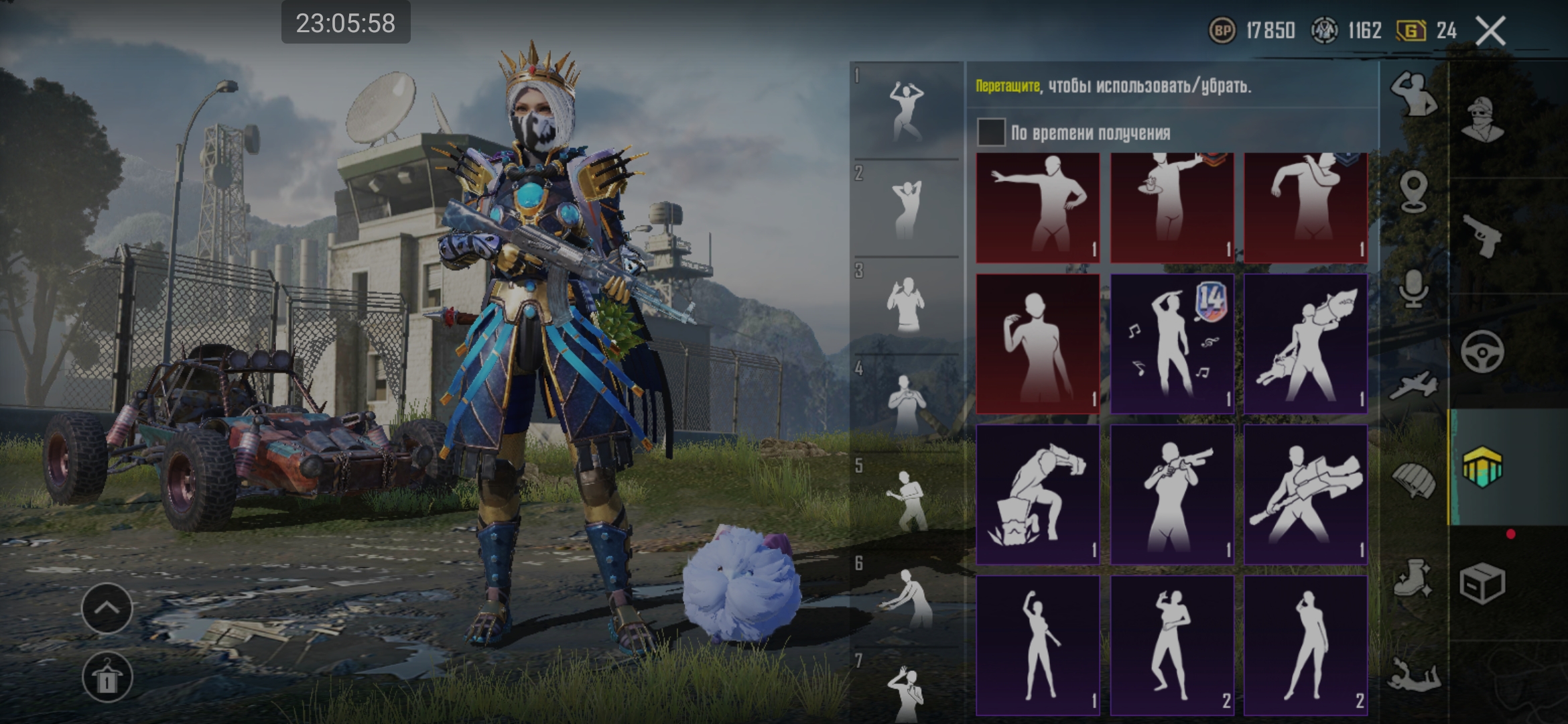The width and height of the screenshot is (1568, 724).
Task: Open the crate box tab
Action: tap(1482, 583)
